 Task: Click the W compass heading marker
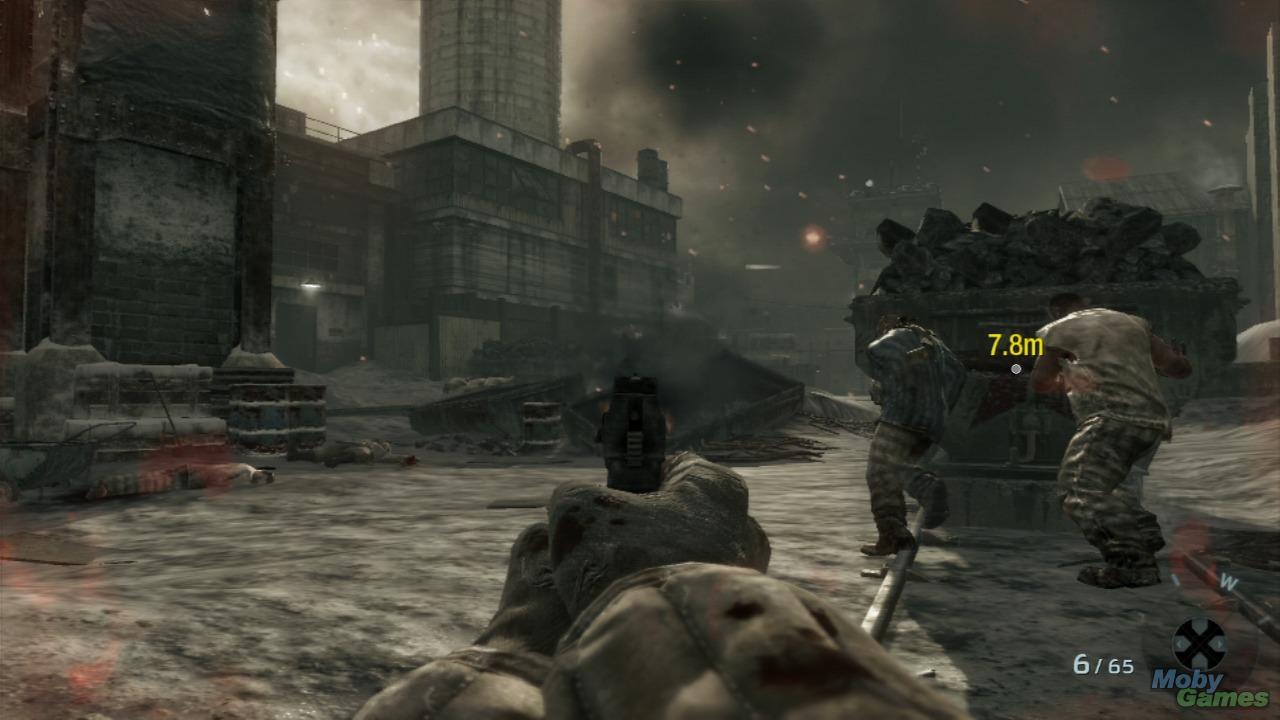coord(1228,582)
